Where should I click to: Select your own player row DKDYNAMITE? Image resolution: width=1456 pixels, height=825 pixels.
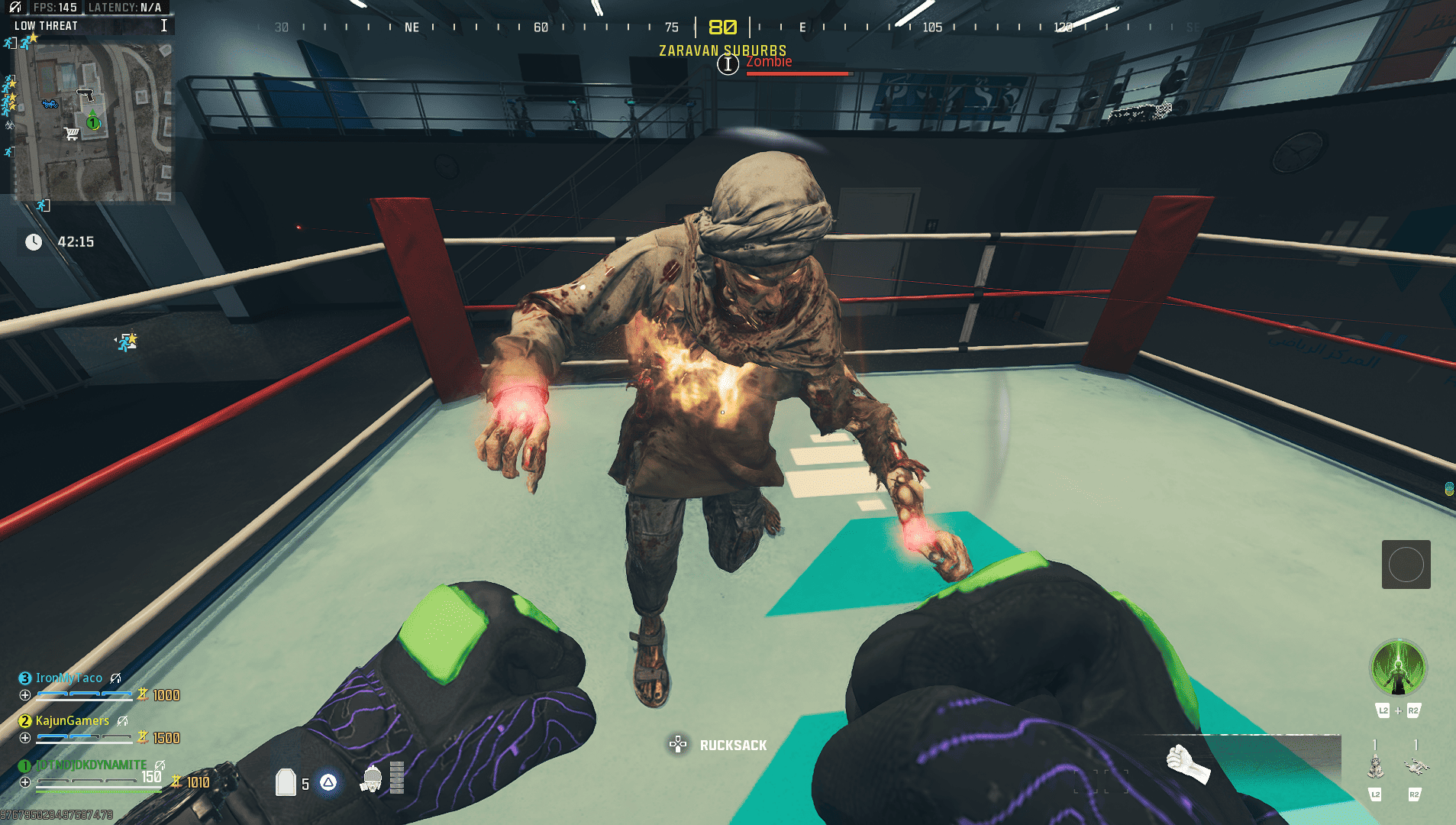(x=91, y=765)
